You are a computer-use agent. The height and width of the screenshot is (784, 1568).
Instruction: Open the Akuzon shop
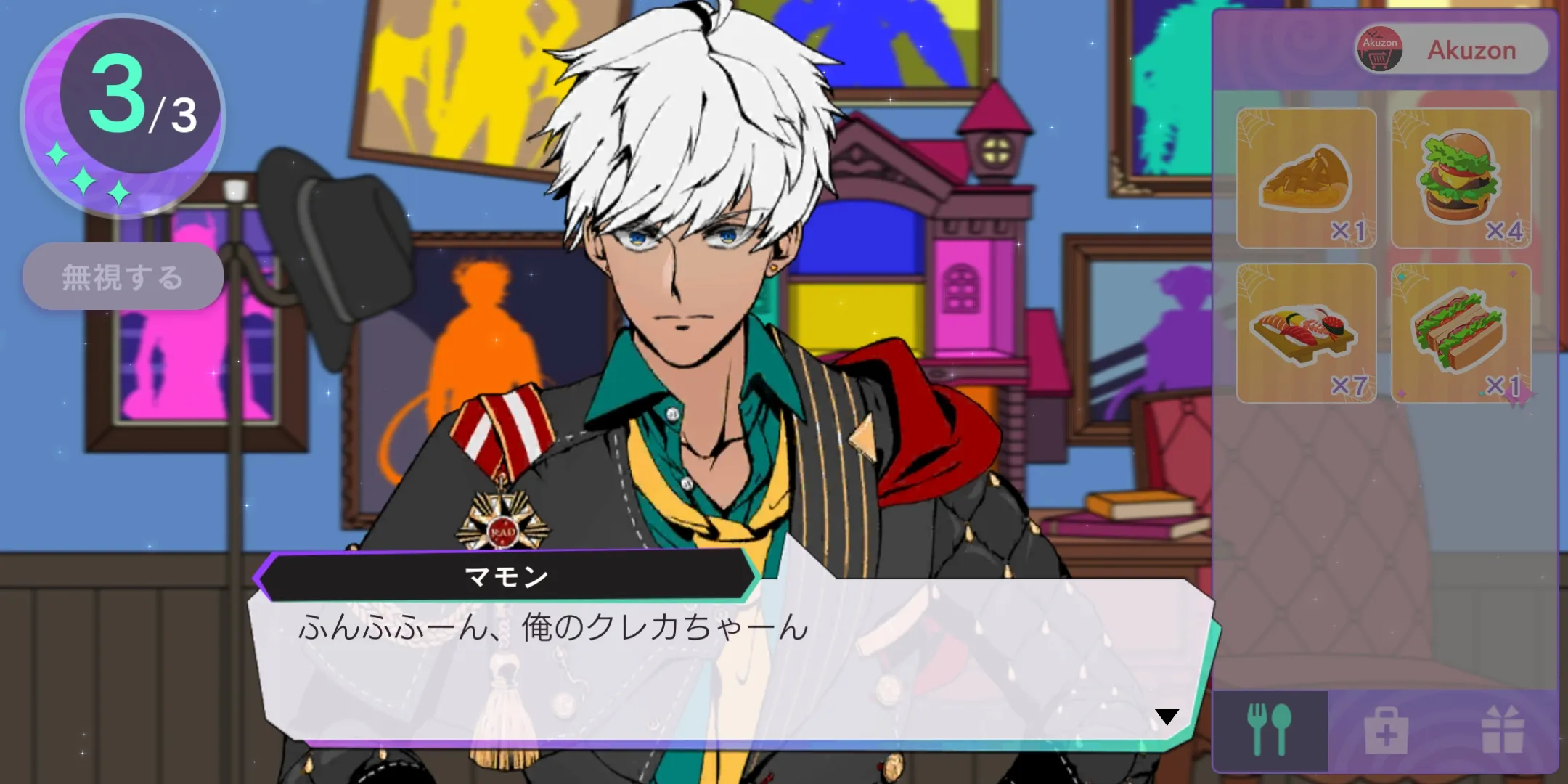pos(1451,49)
